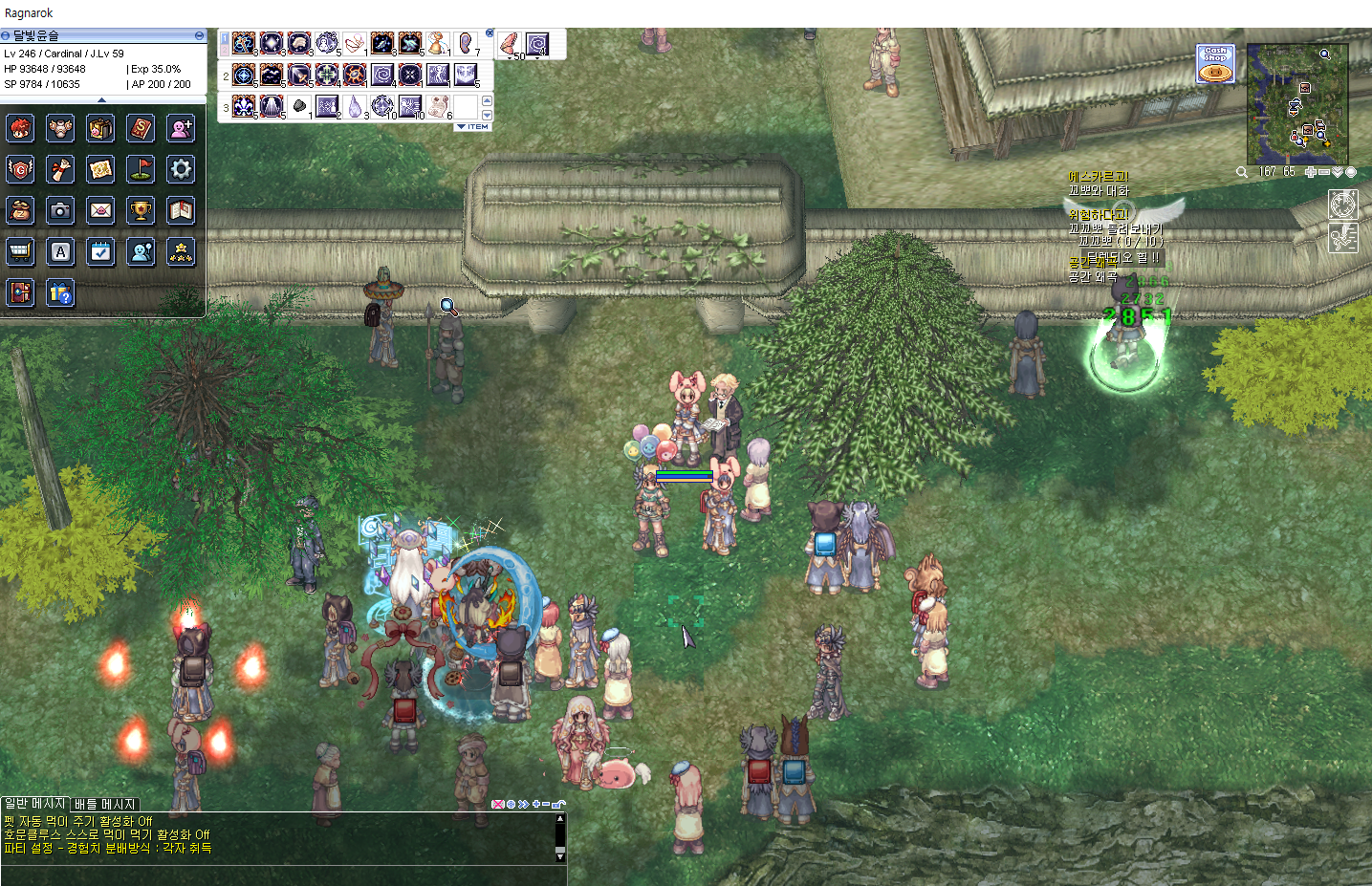This screenshot has height=886, width=1372.
Task: Minimize the character info window
Action: point(199,35)
